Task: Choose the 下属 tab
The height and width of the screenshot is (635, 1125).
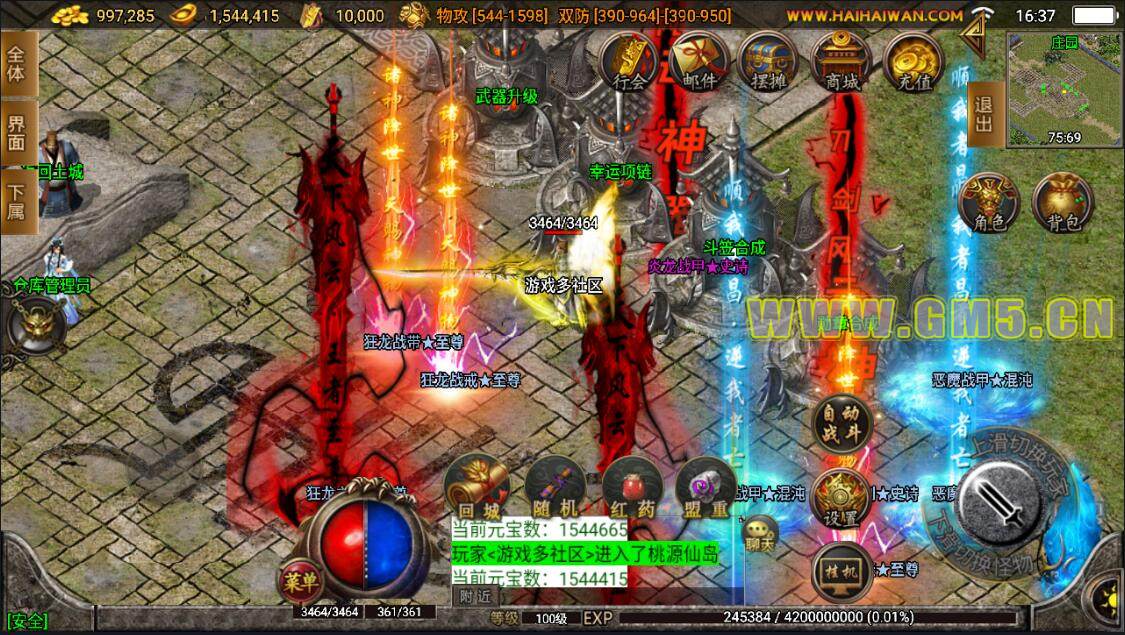Action: click(x=18, y=199)
